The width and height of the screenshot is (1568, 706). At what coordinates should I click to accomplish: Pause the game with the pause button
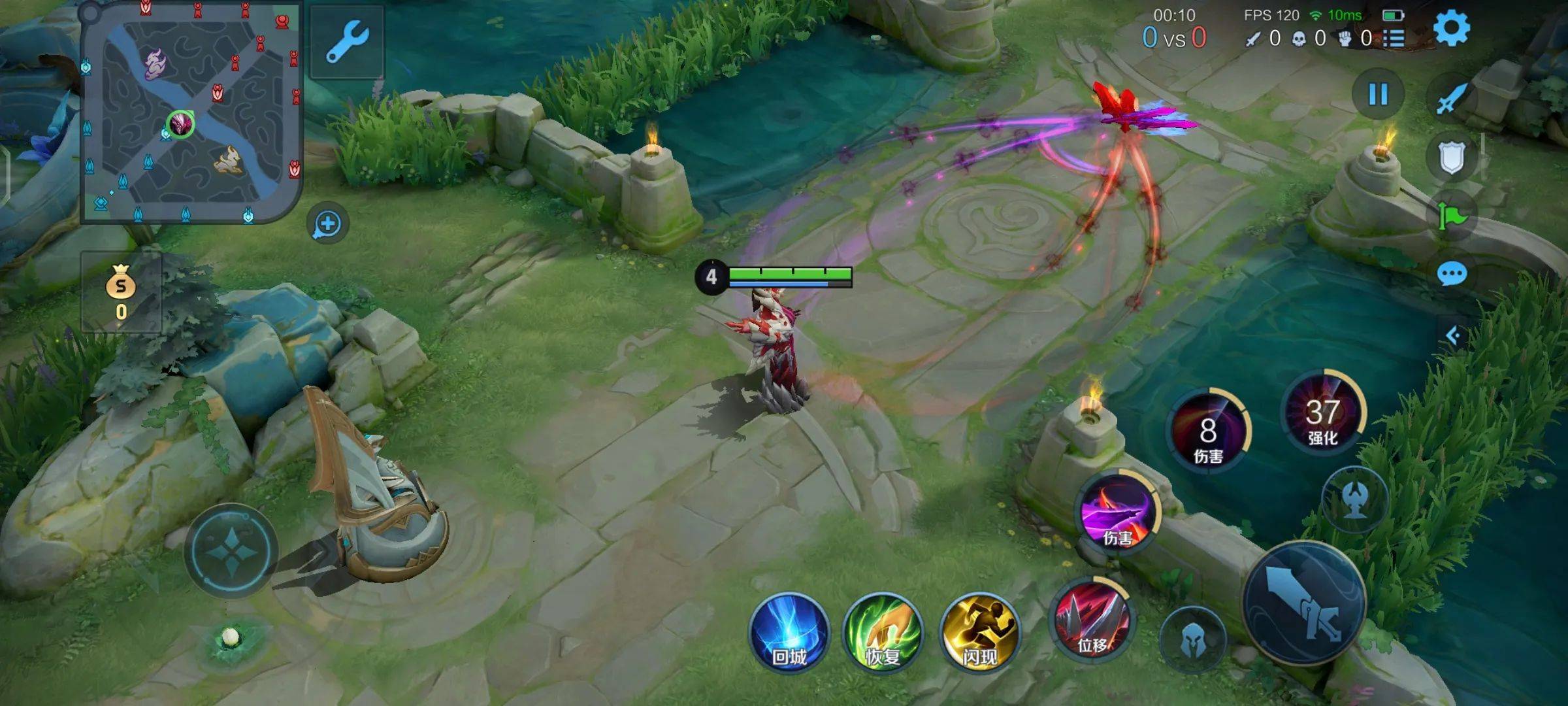(x=1378, y=94)
